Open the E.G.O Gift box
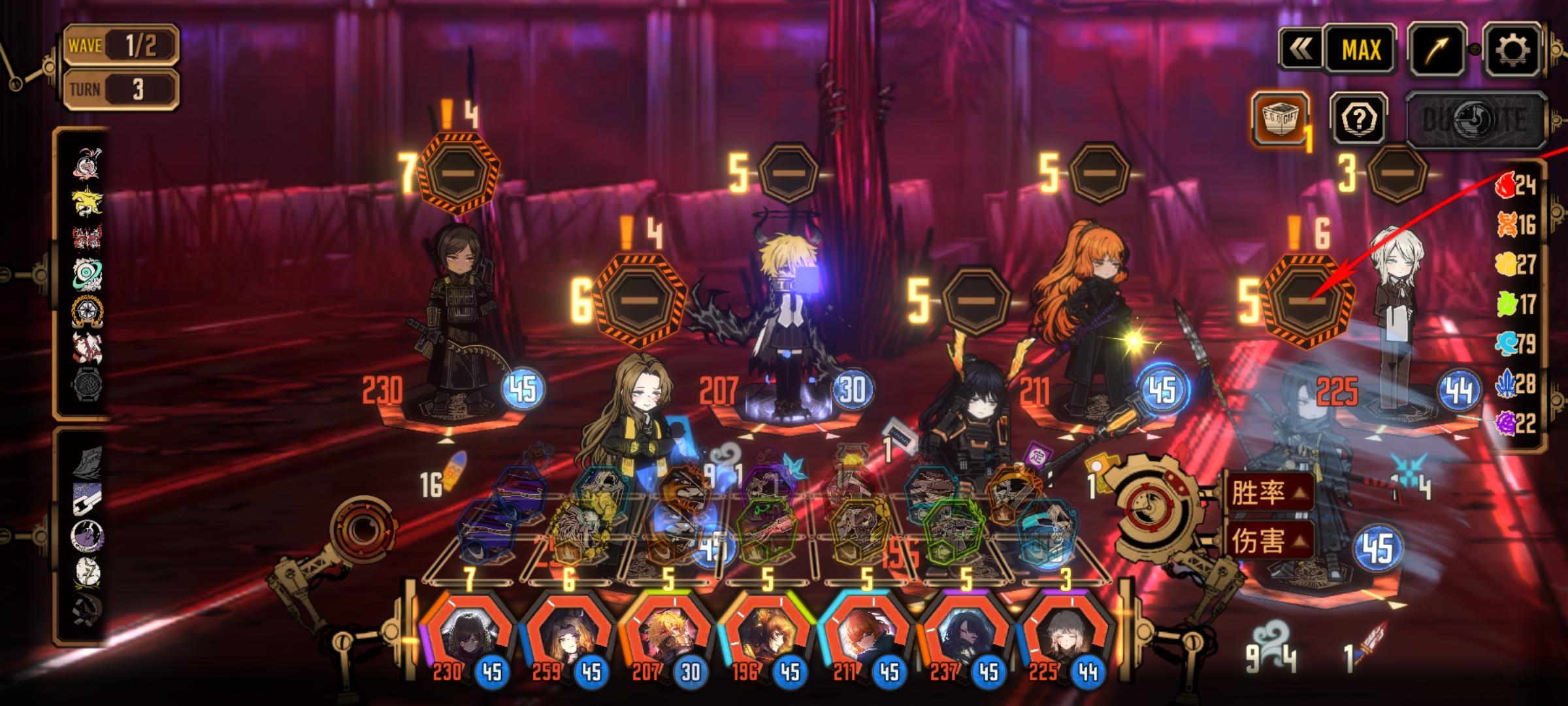 (1280, 119)
